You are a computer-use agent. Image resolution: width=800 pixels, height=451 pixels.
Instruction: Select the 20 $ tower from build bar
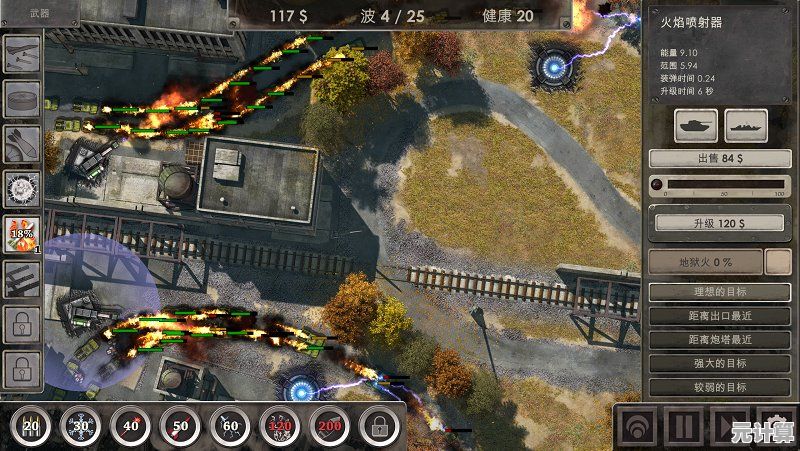[31, 427]
